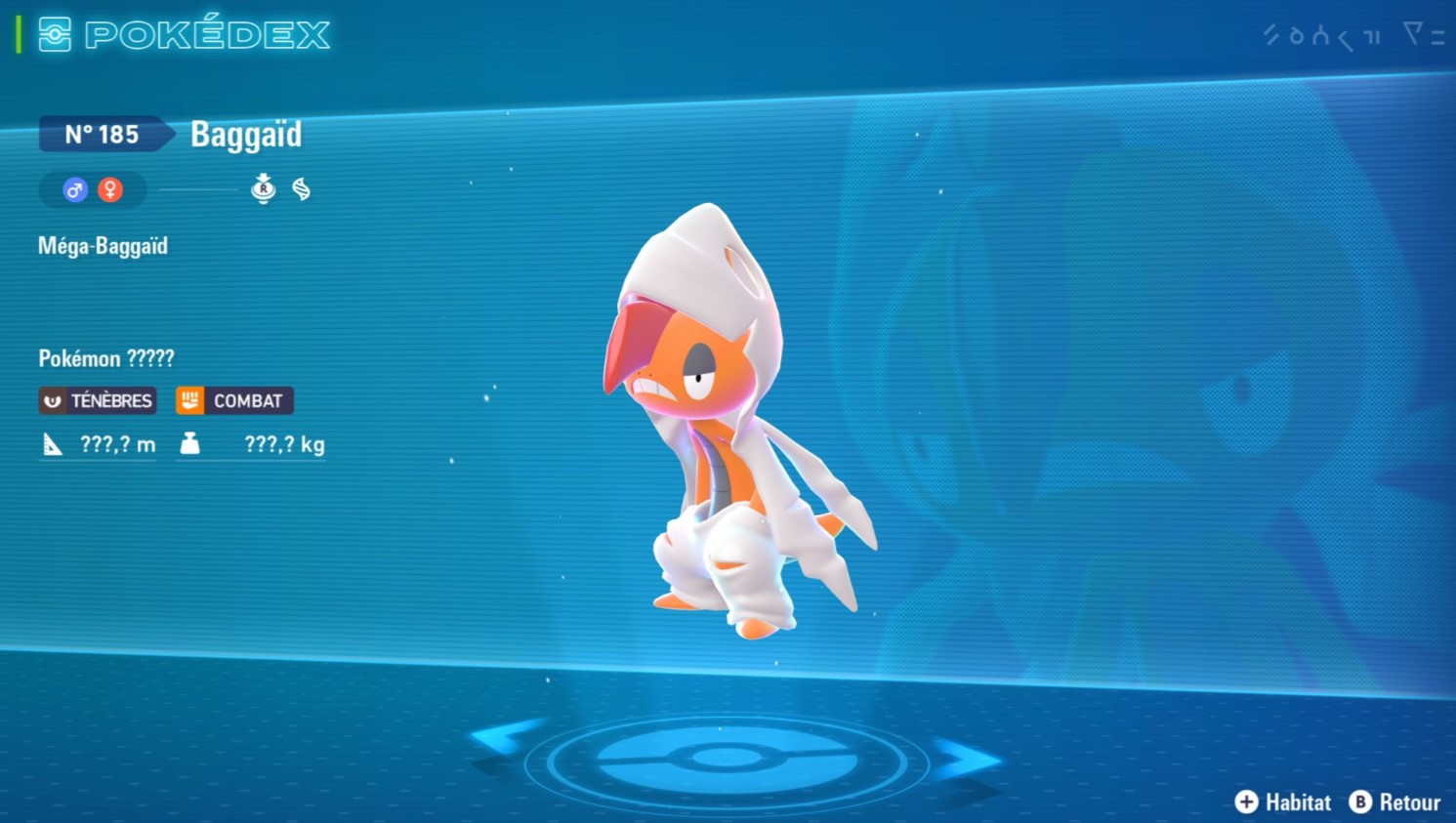Select the red female gender icon
The height and width of the screenshot is (823, 1456).
(110, 189)
